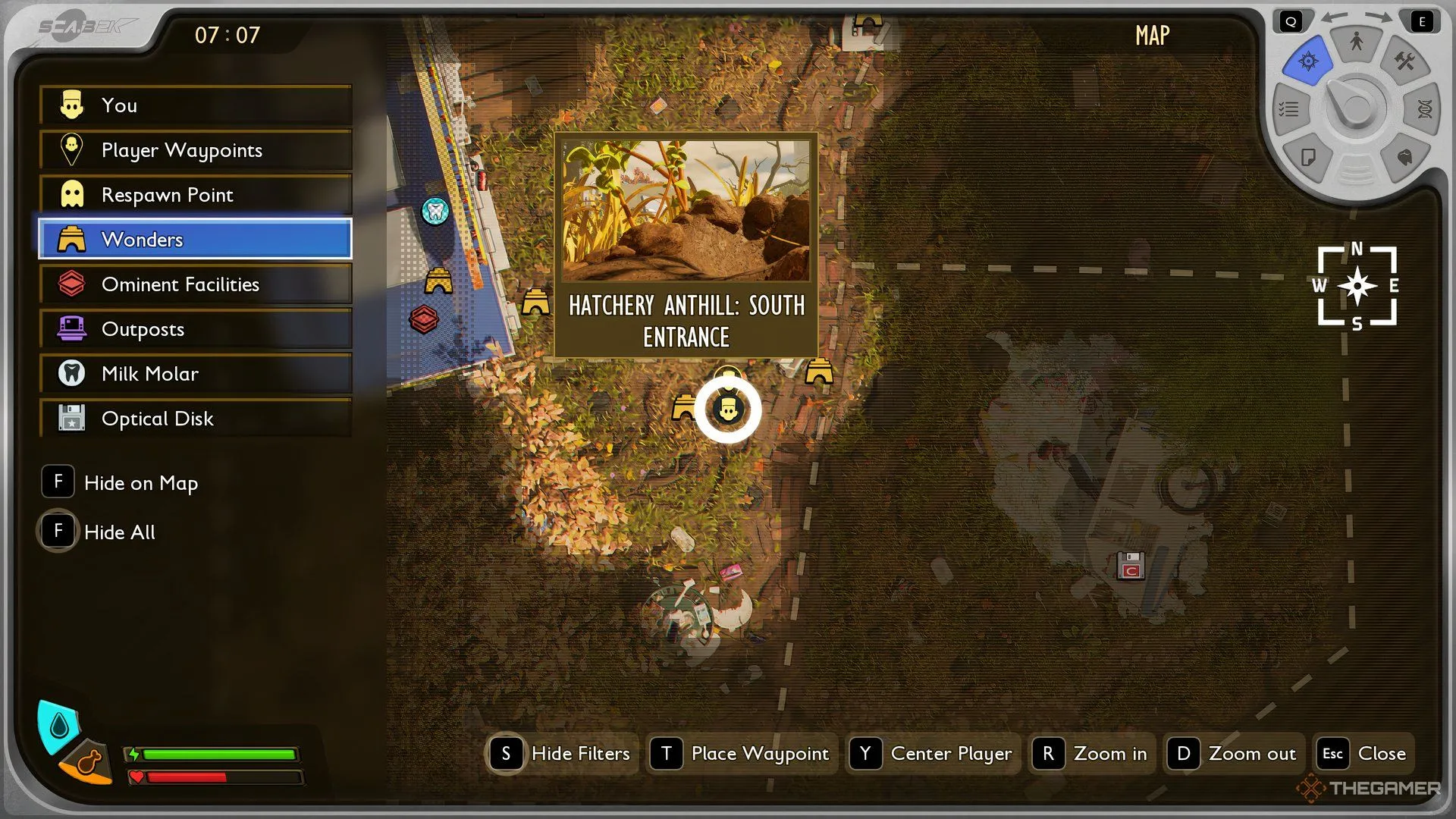Select the You filter entry
Screen dimensions: 1456x819
[x=196, y=105]
